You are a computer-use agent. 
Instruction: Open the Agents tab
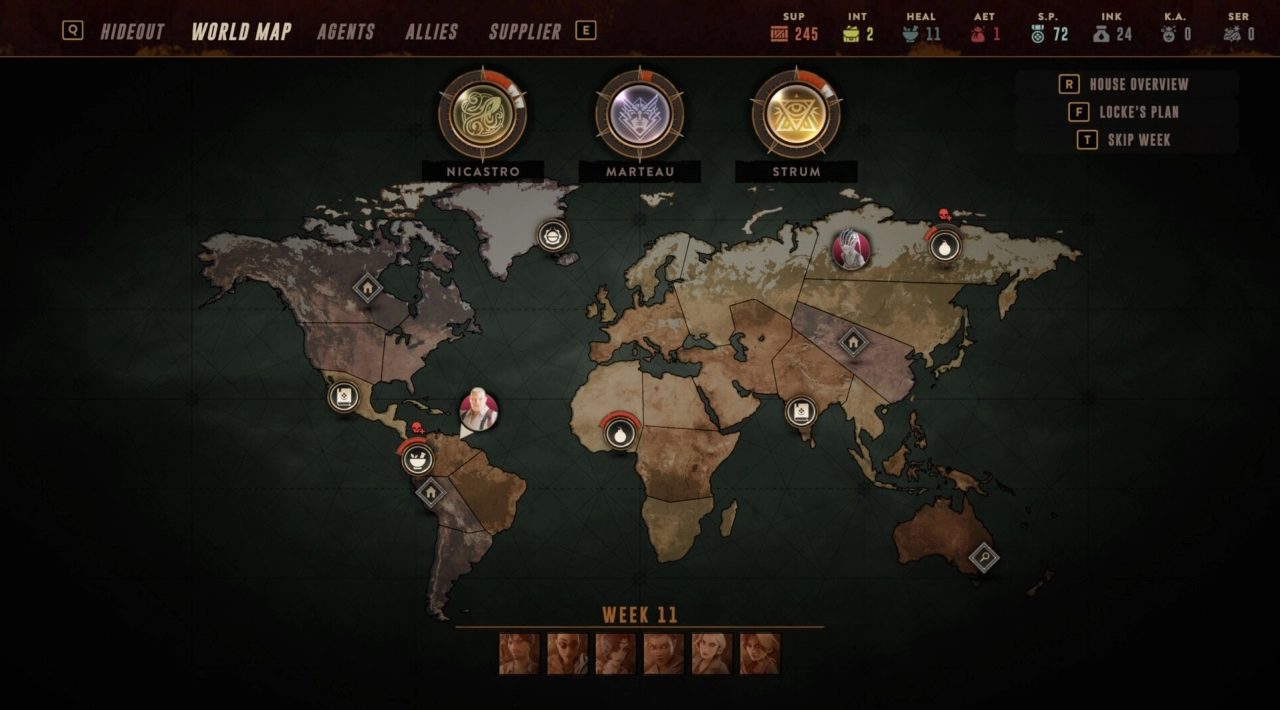(346, 31)
